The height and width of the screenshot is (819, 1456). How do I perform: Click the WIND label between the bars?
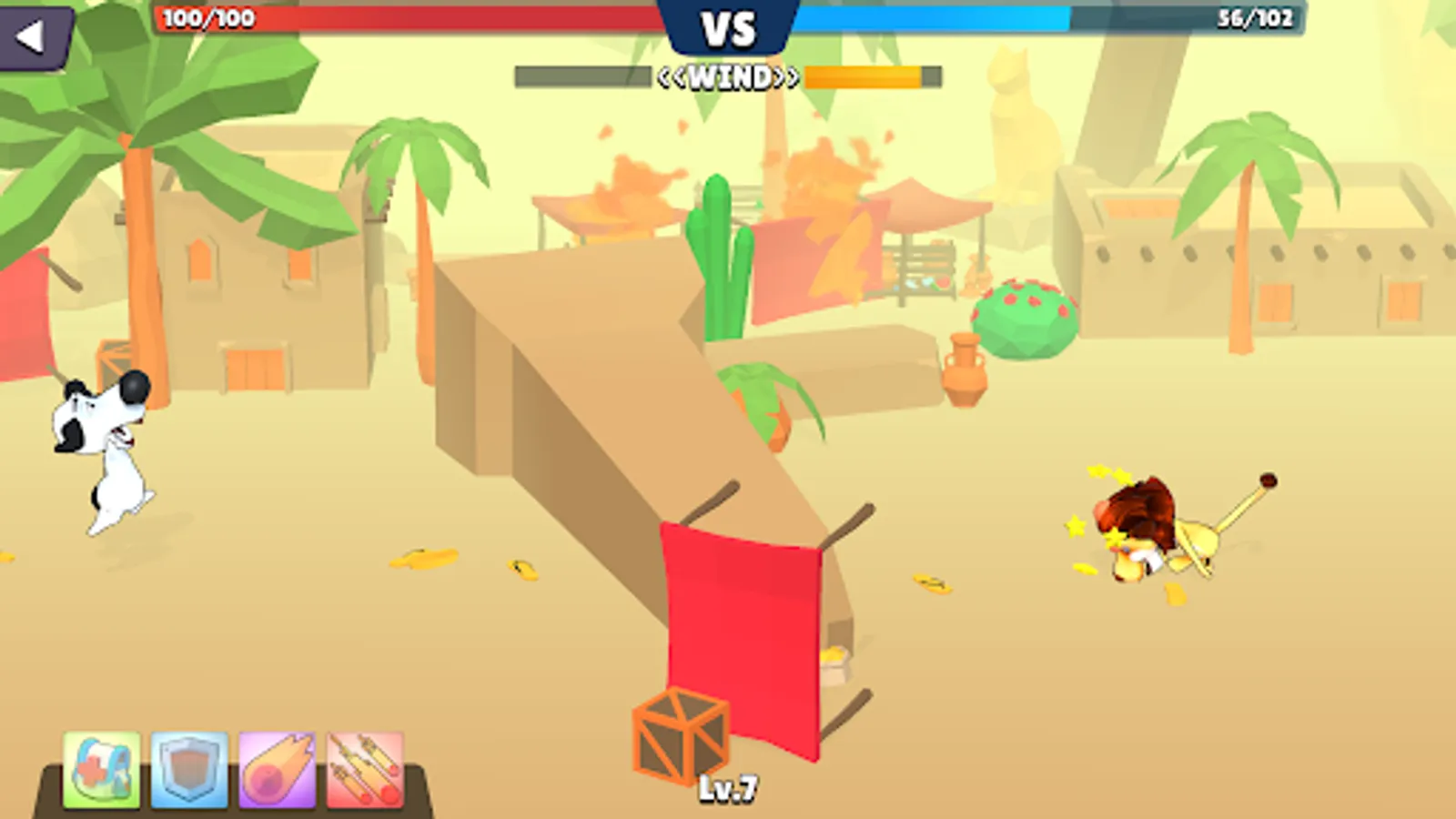(x=728, y=76)
